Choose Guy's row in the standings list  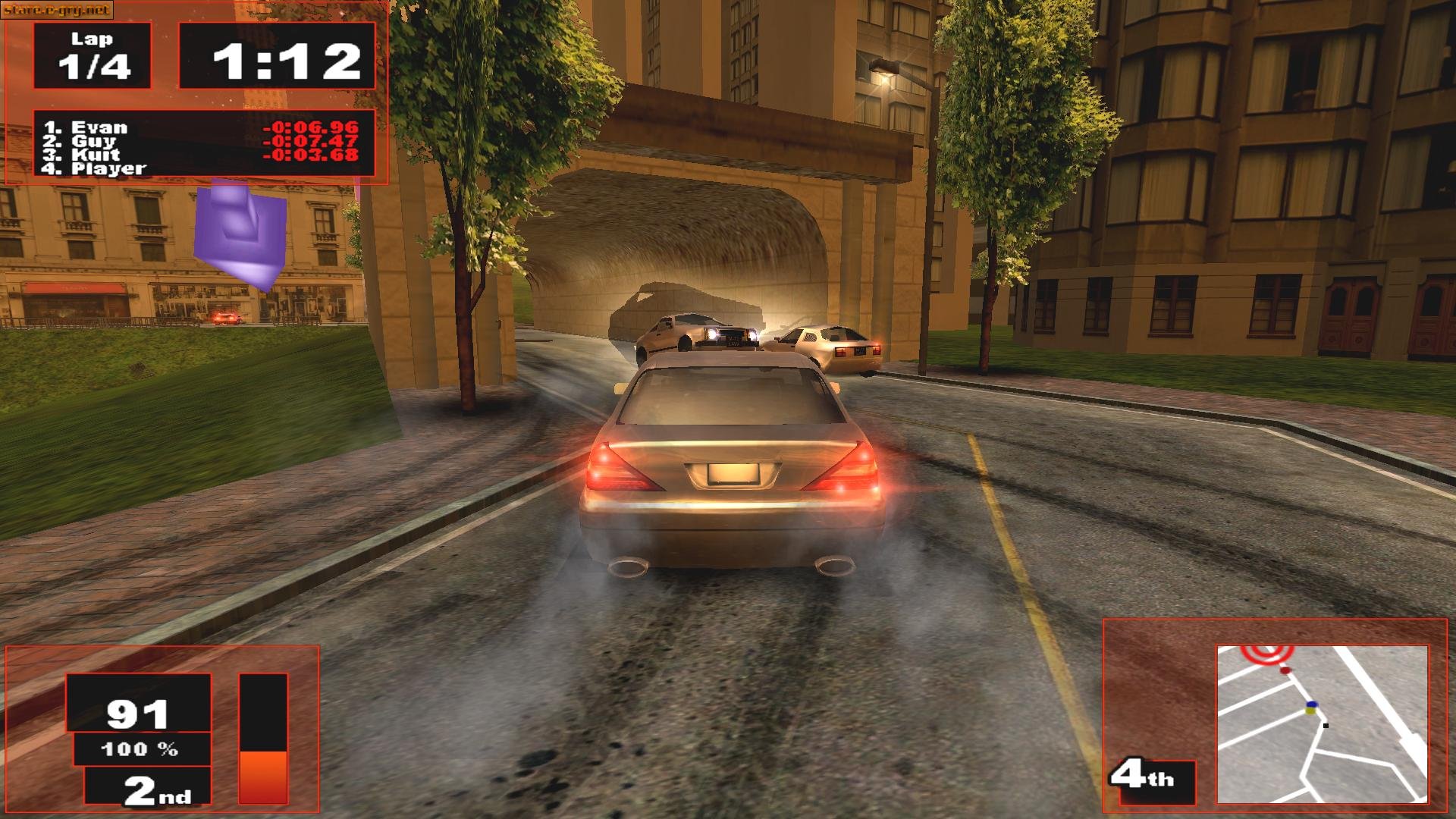point(93,141)
